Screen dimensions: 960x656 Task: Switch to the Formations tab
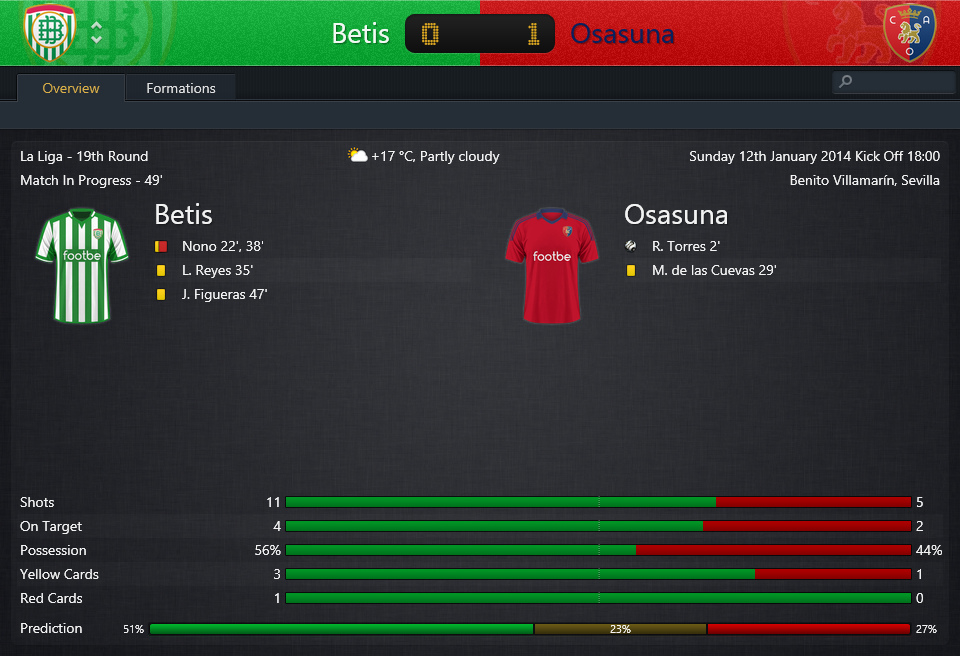(x=180, y=88)
